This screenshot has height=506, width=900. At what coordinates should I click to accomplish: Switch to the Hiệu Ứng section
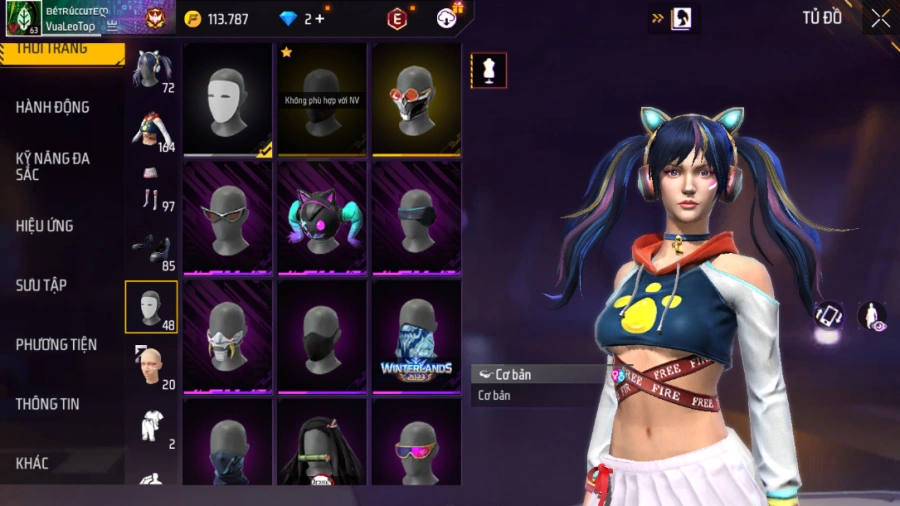click(x=44, y=226)
